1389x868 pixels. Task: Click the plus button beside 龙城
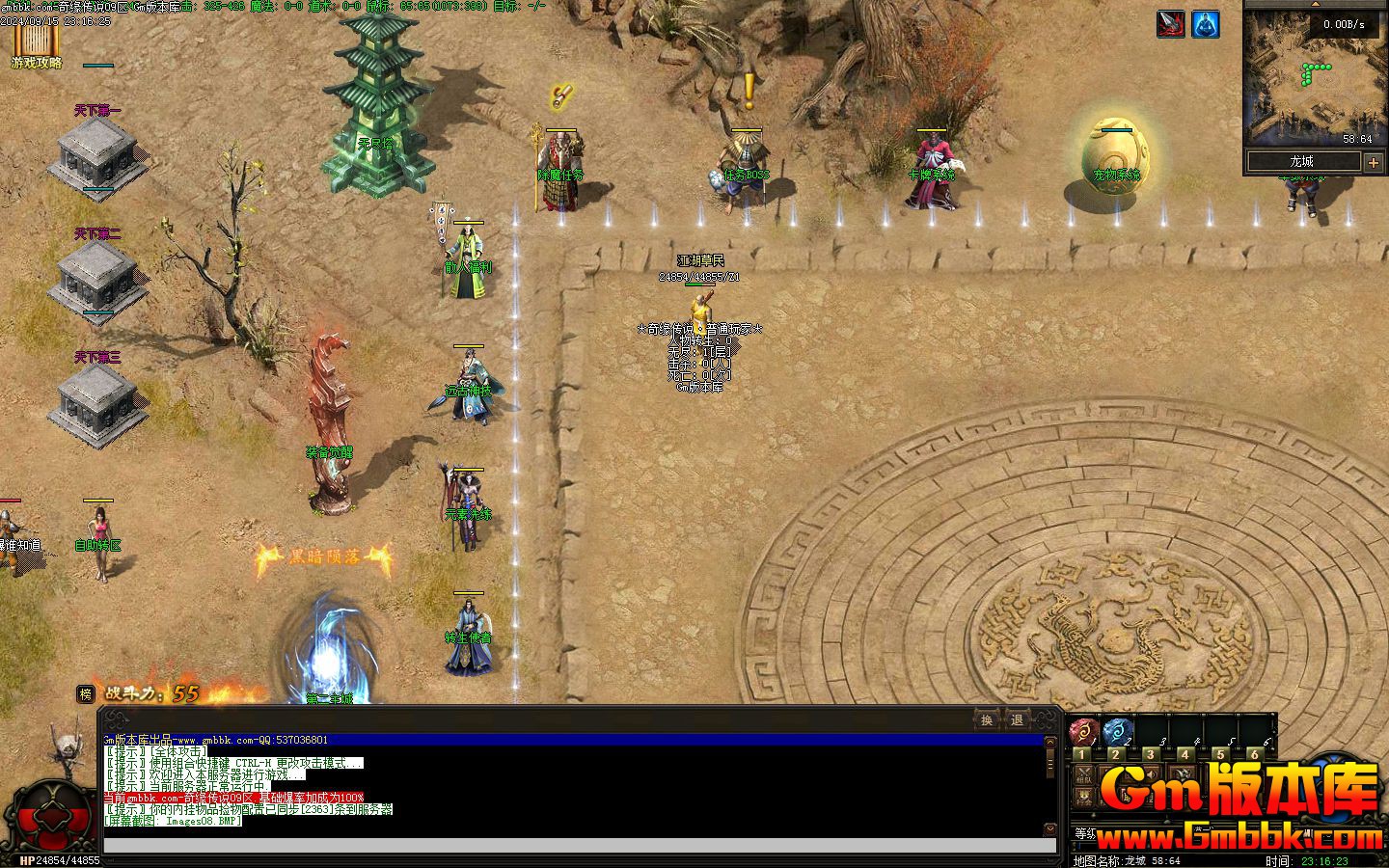(1373, 162)
